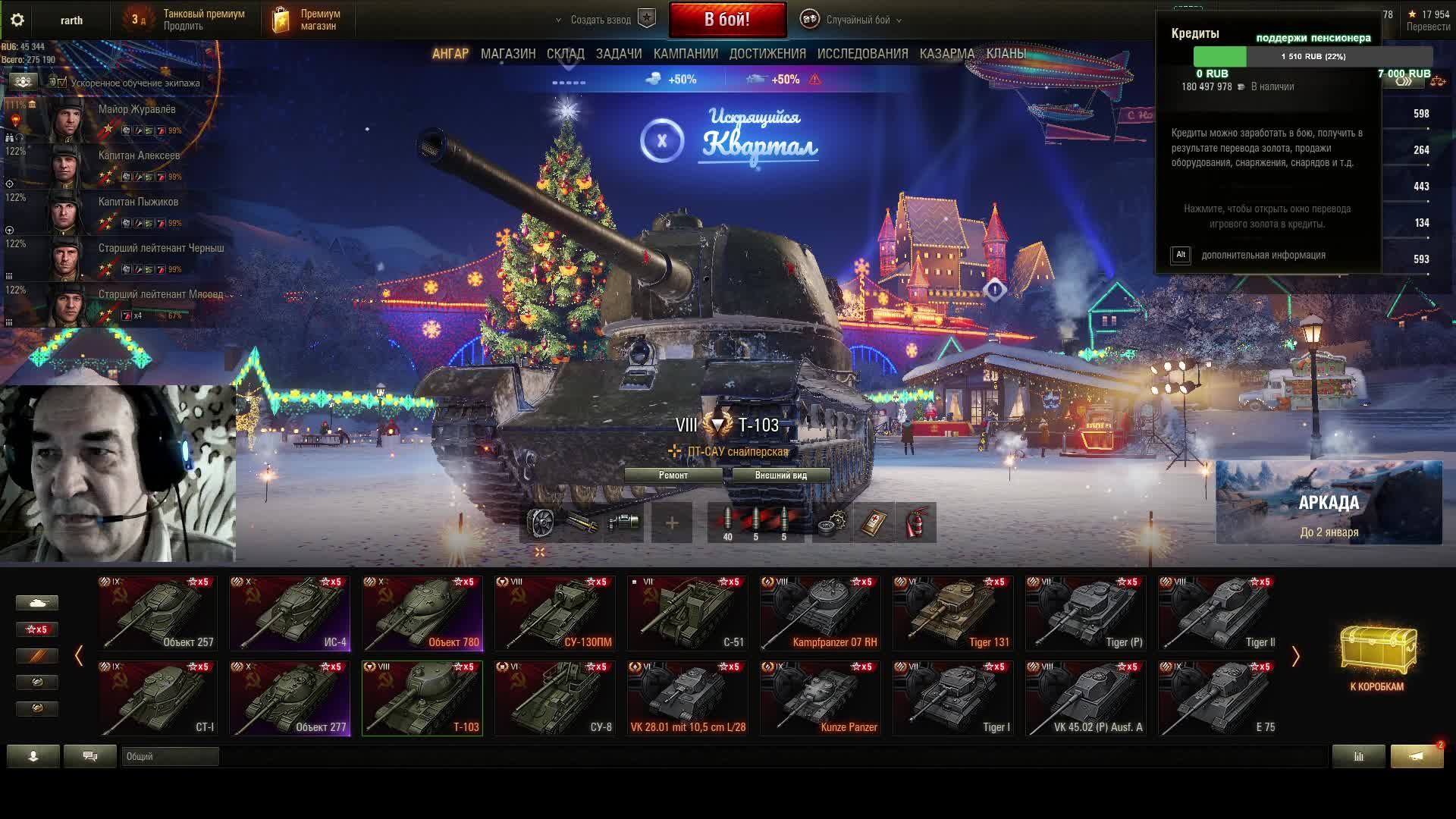Screen dimensions: 1456x819
Task: Pick the E 75 tank tile
Action: coord(1219,698)
